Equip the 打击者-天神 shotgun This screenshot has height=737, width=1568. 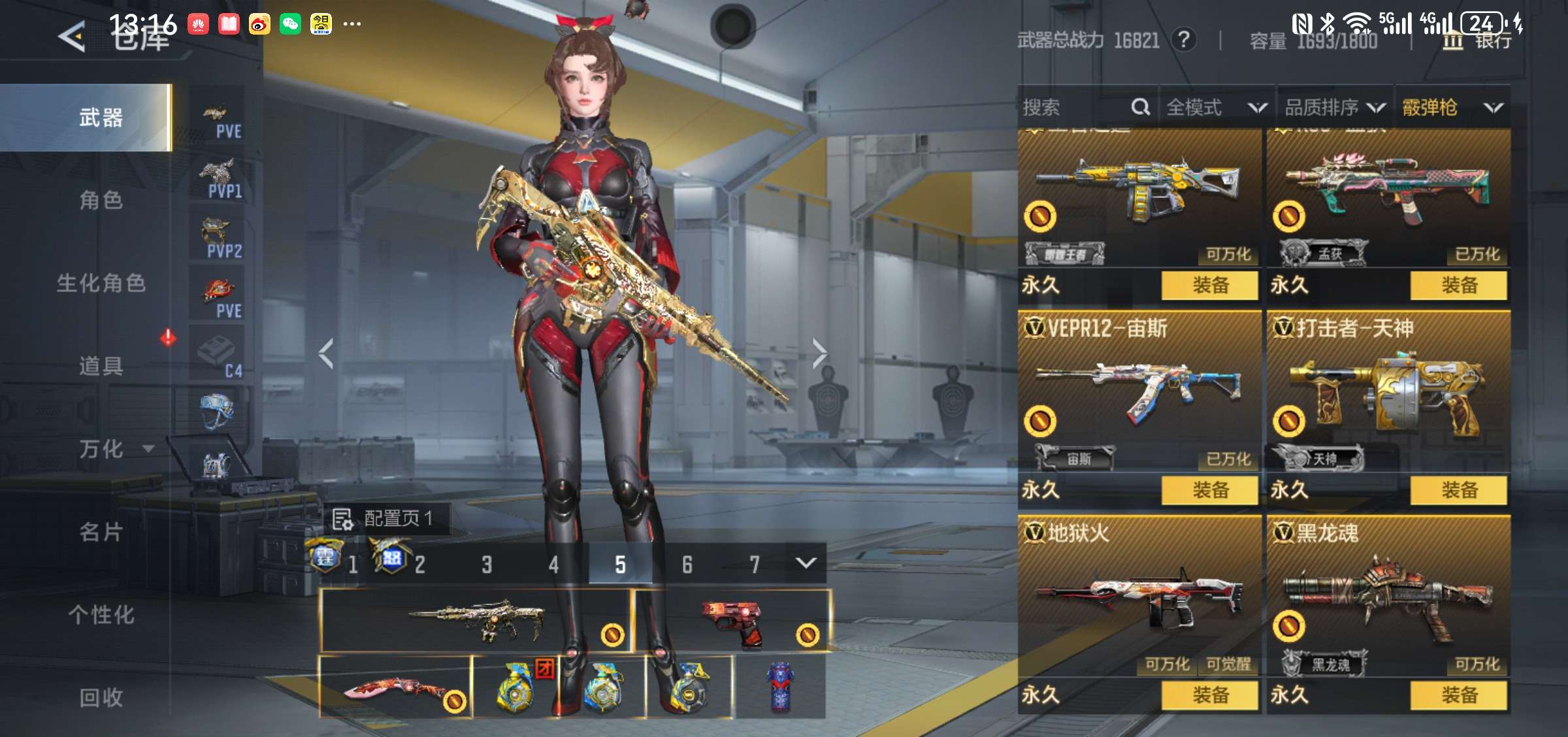tap(1458, 490)
